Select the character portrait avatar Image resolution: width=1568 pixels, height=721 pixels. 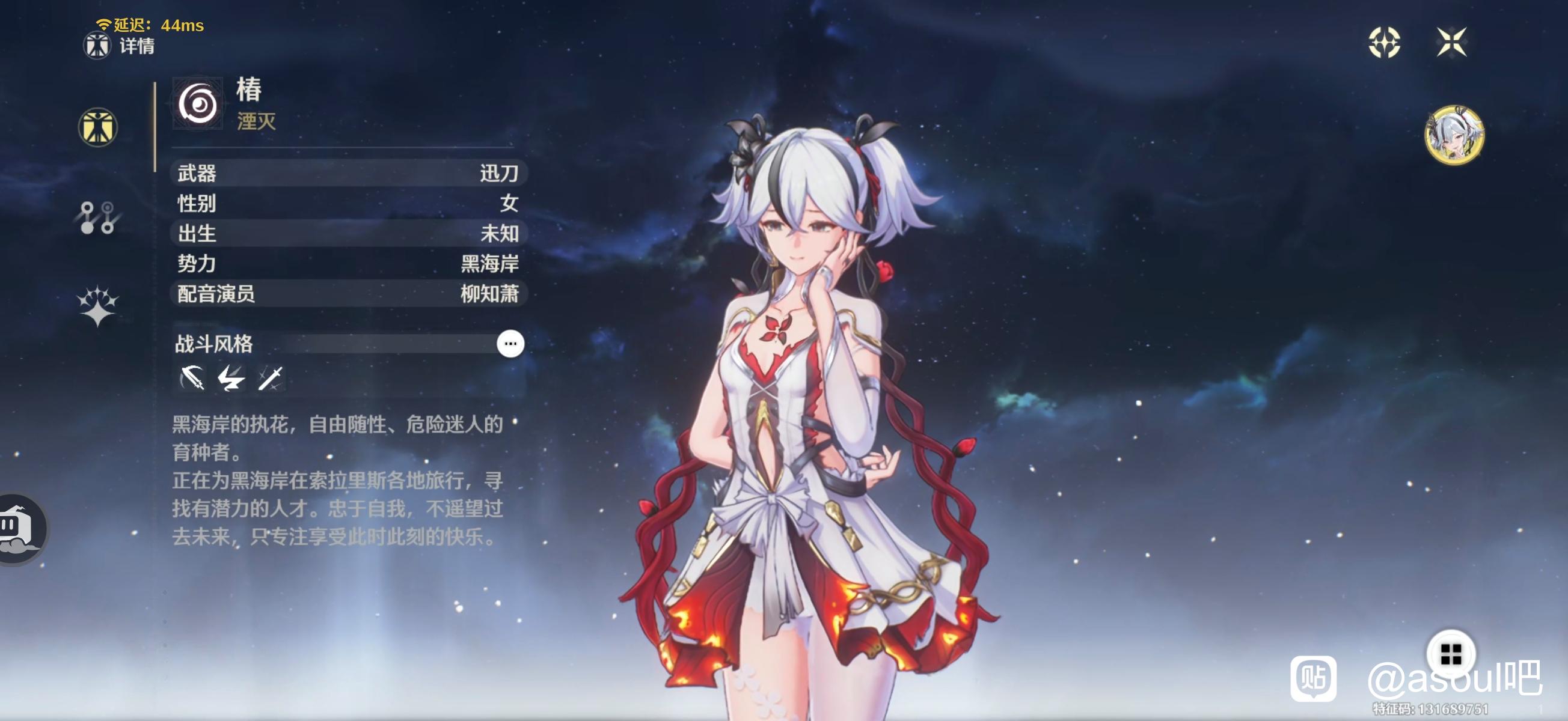[x=1454, y=135]
